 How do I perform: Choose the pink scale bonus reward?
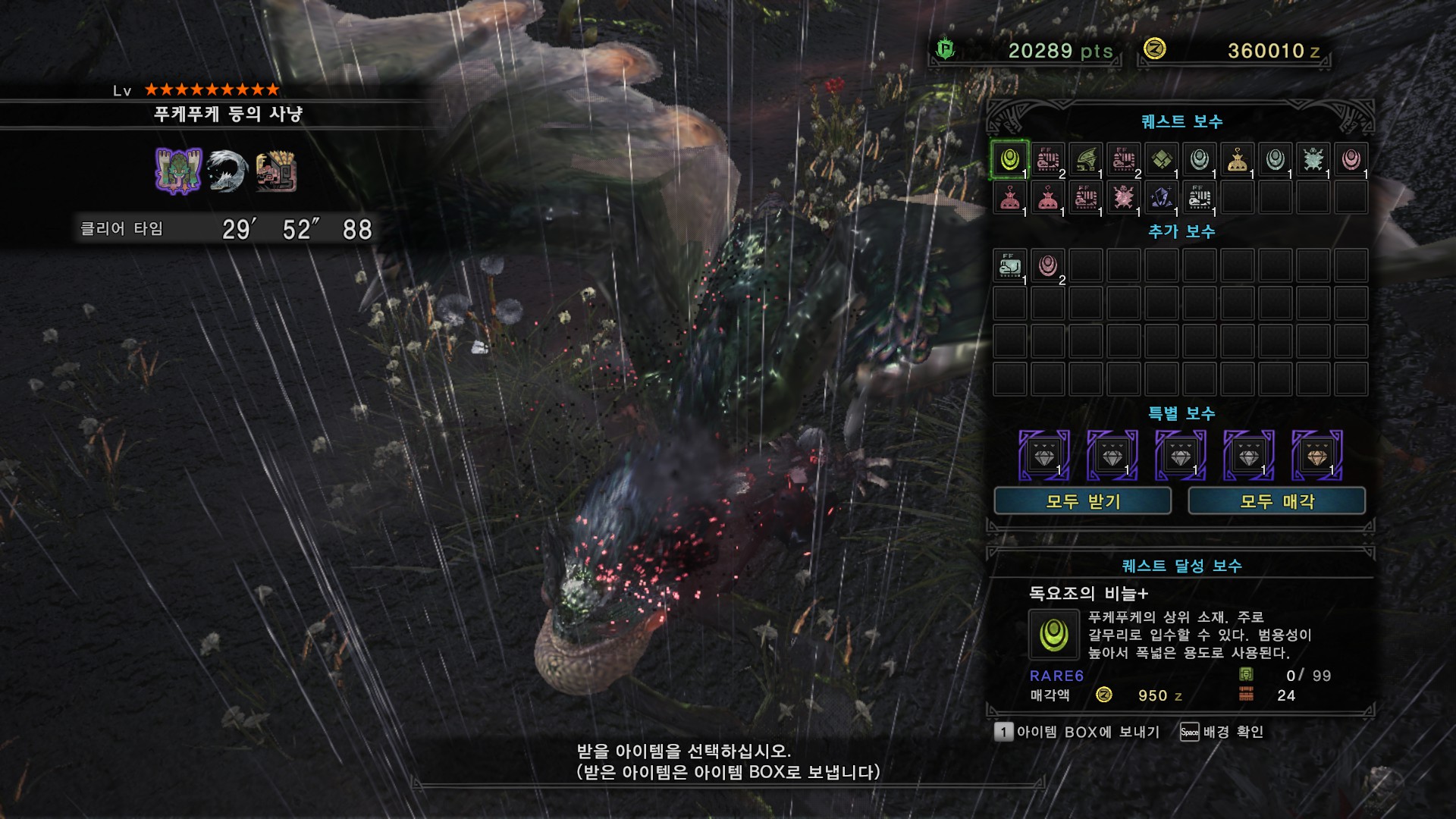pos(1047,266)
